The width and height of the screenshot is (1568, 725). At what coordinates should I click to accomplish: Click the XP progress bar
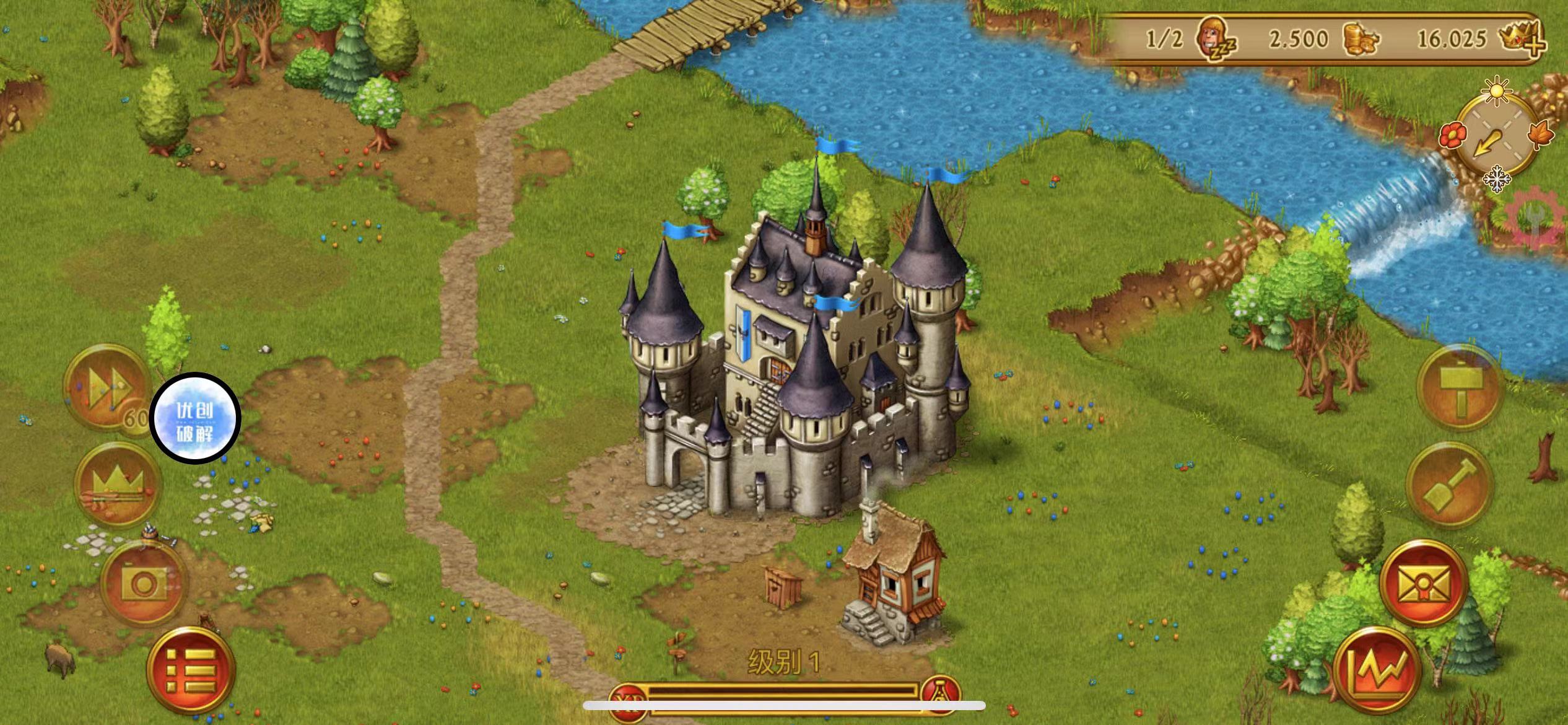[x=786, y=696]
